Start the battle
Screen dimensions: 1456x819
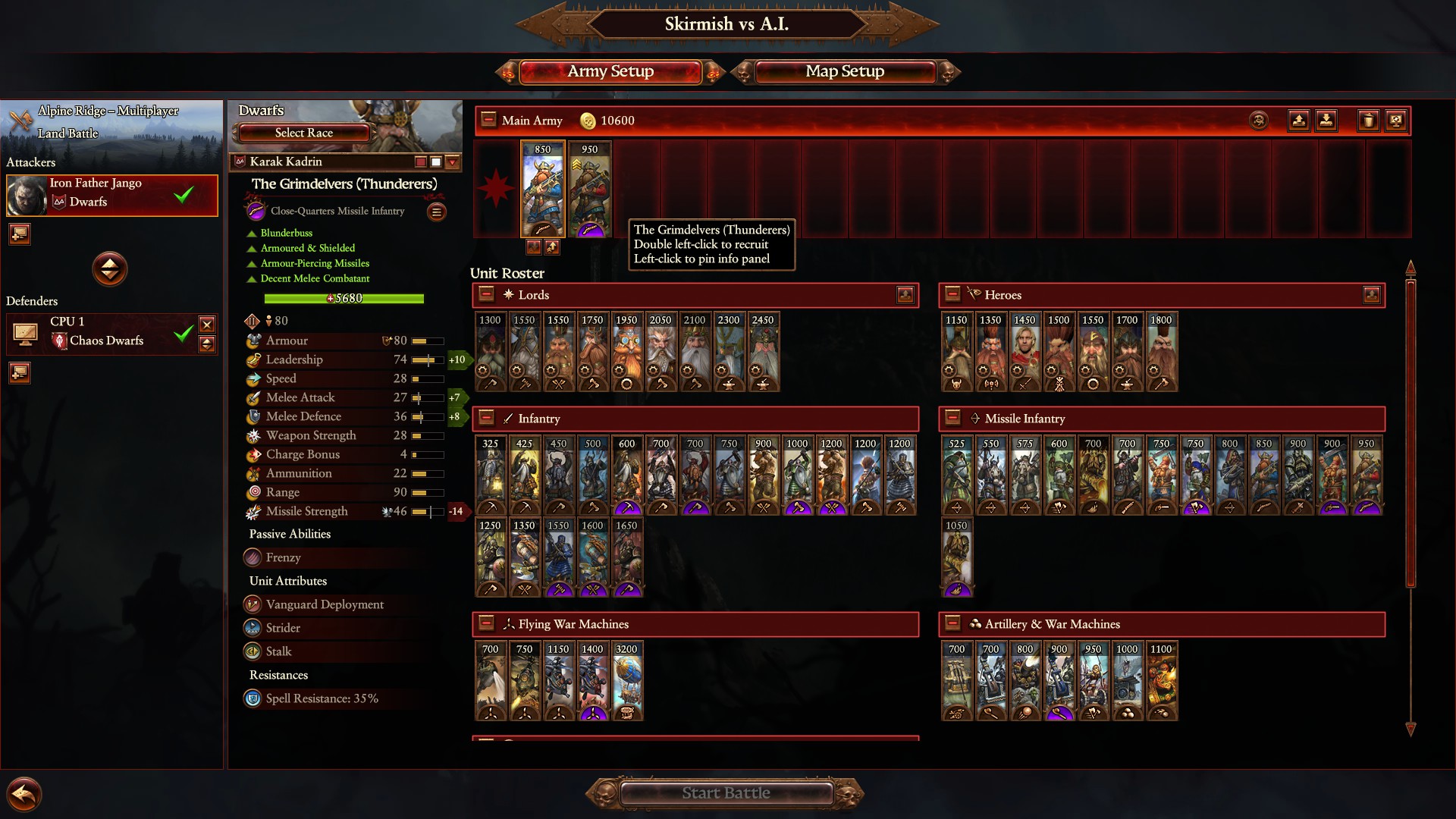(726, 793)
